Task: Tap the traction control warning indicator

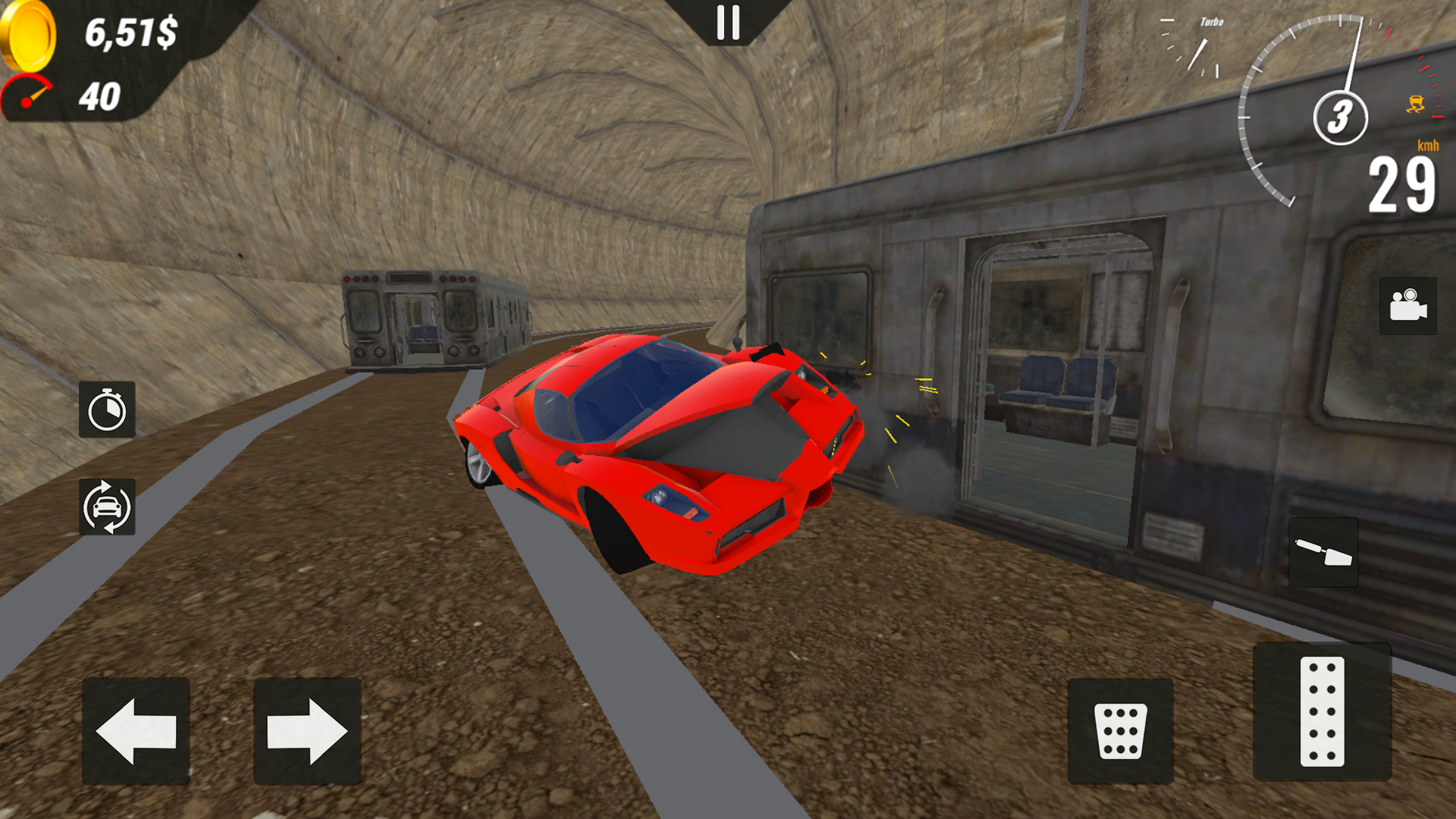Action: click(1415, 105)
